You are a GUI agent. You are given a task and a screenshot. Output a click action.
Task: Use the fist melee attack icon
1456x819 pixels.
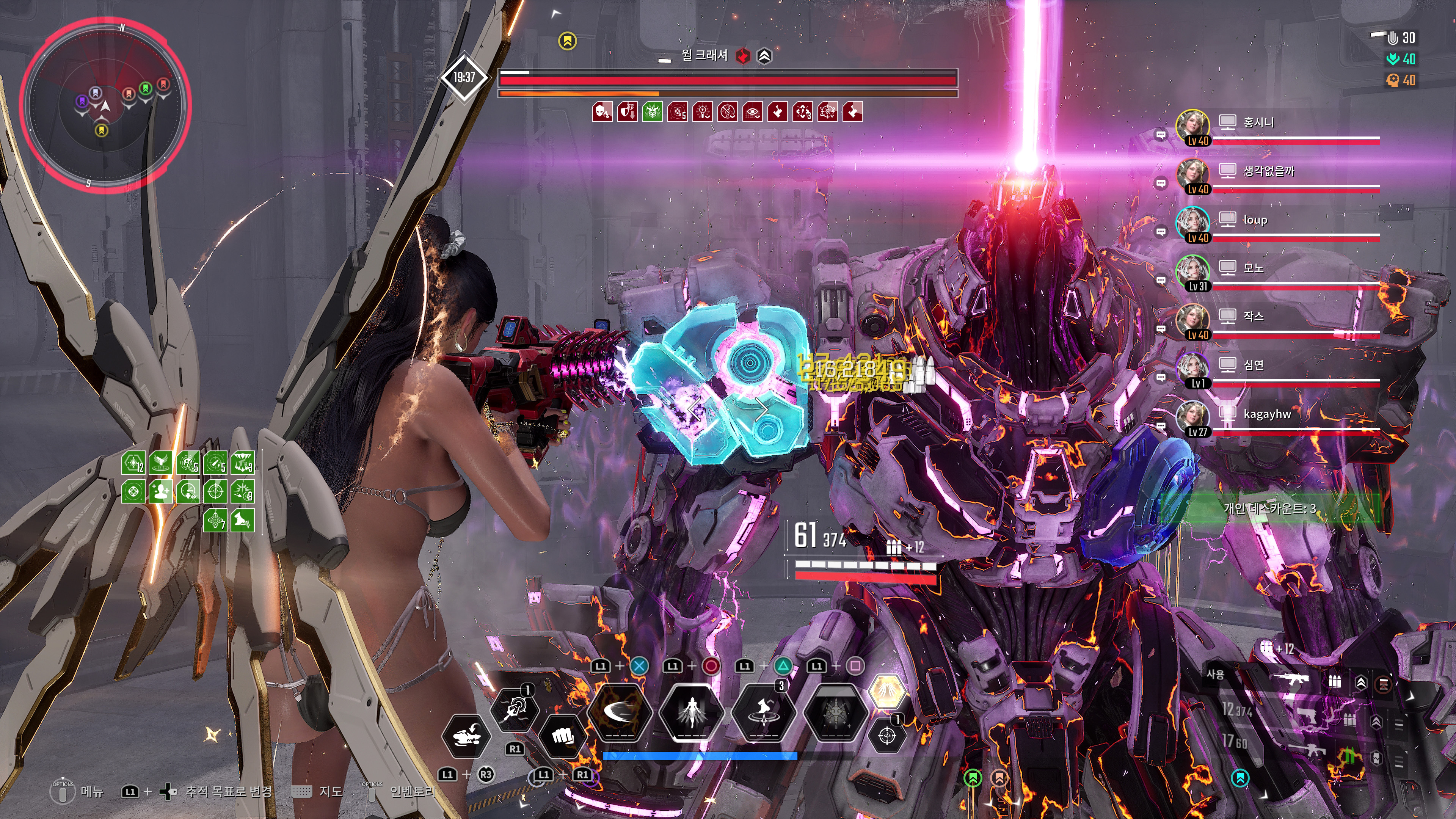[562, 736]
